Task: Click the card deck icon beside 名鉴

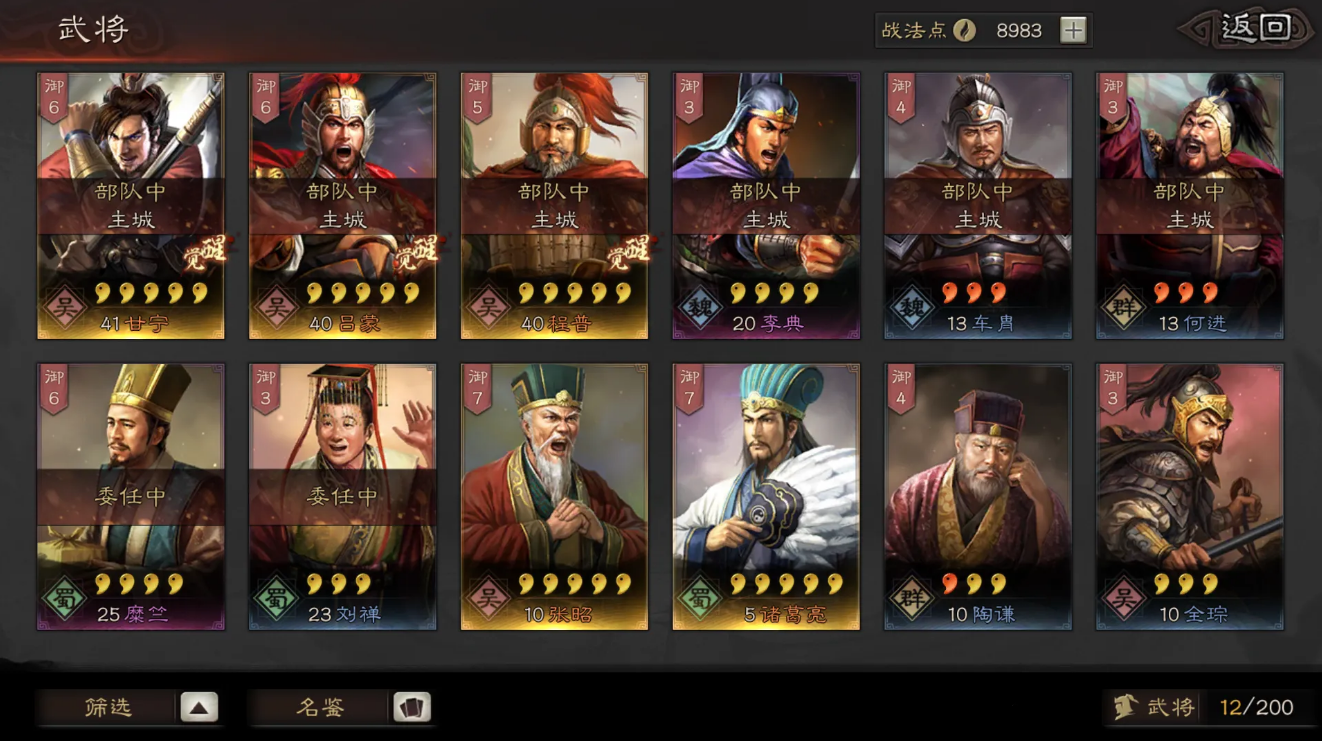Action: (410, 707)
